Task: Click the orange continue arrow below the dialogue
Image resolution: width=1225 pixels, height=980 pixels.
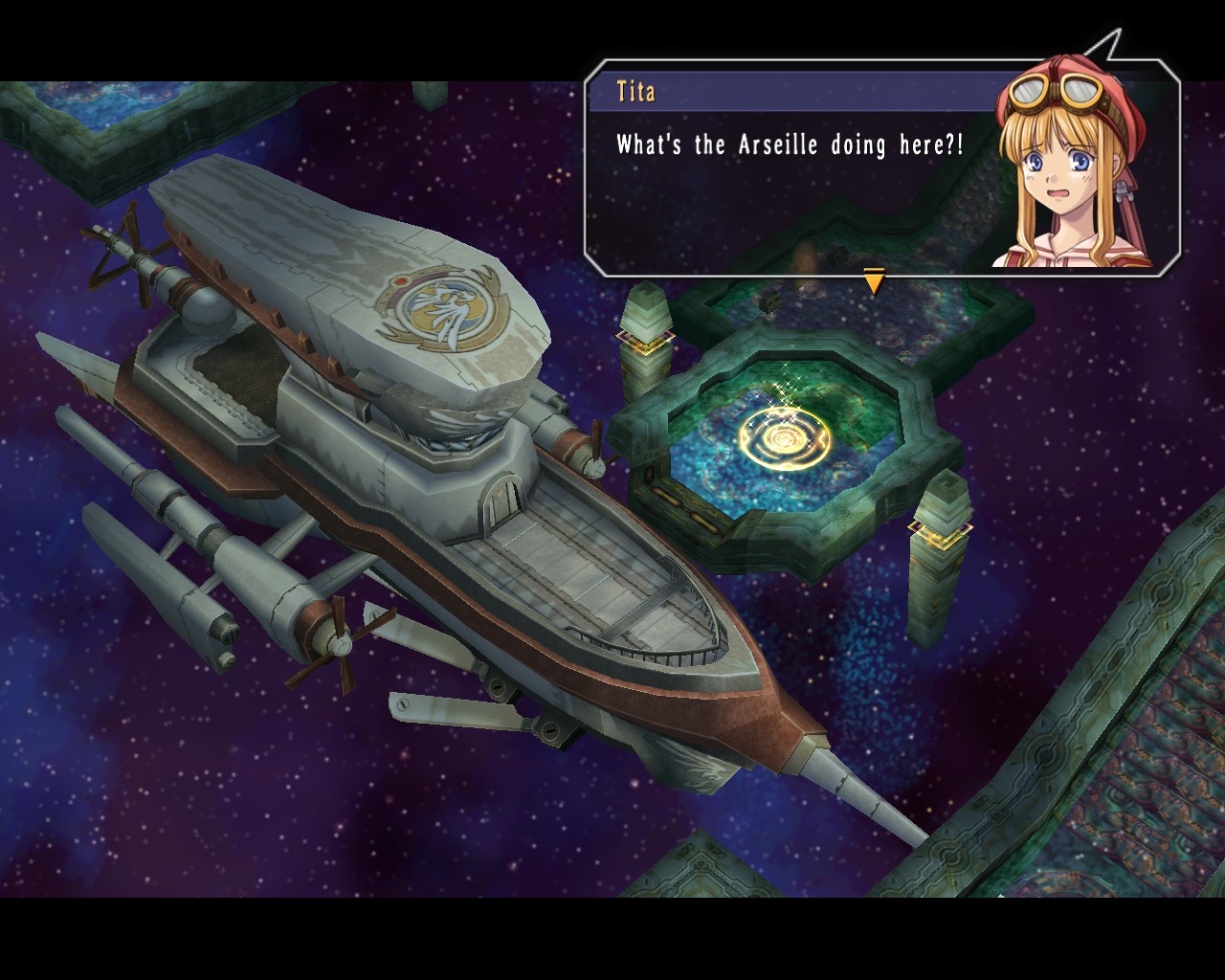Action: [874, 282]
